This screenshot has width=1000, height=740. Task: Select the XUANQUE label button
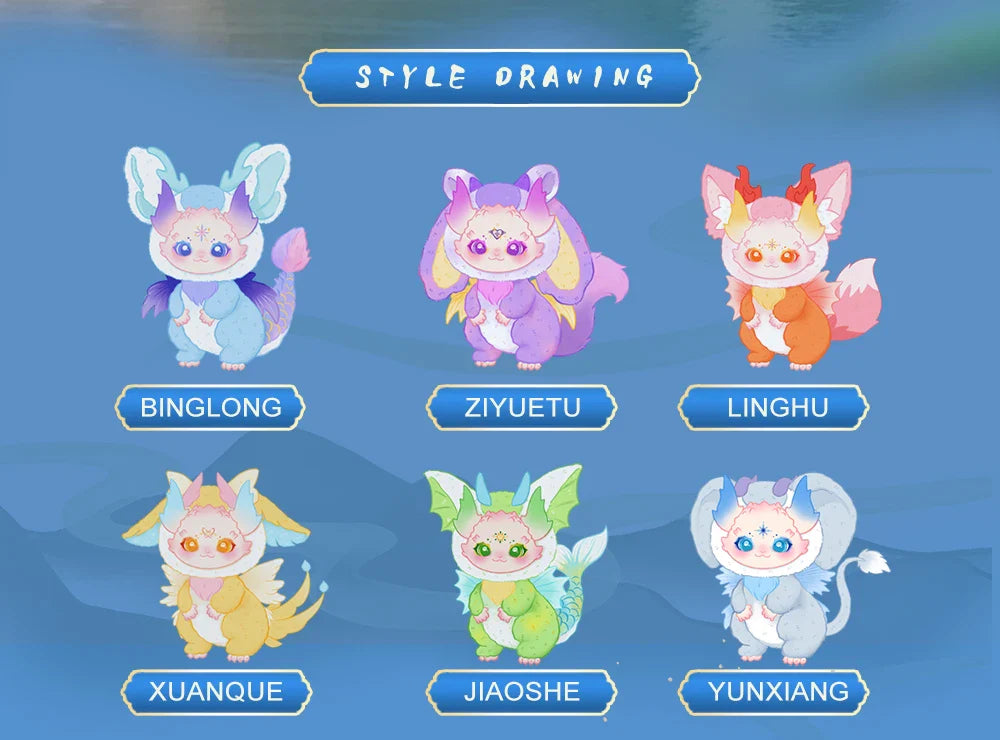click(216, 691)
